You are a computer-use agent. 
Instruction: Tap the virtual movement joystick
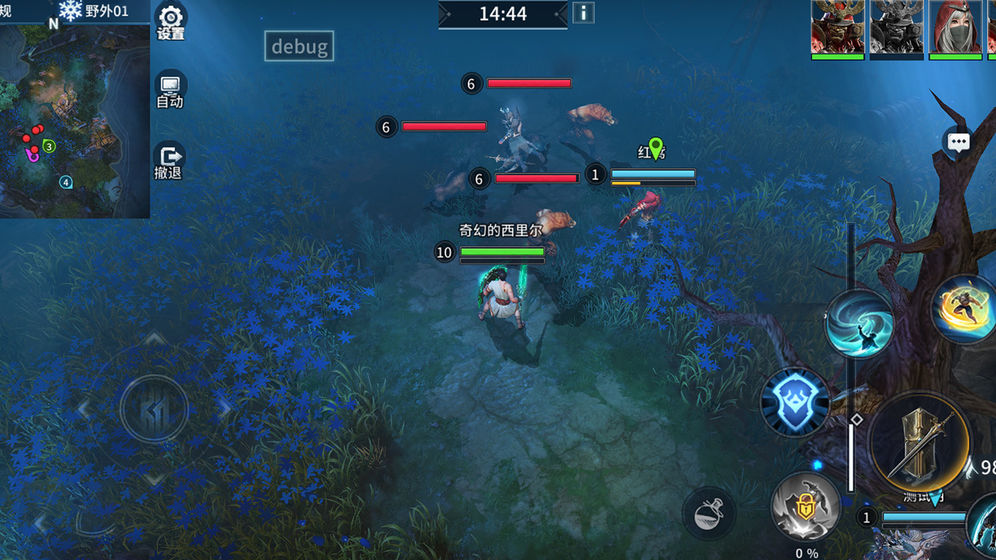pos(153,408)
